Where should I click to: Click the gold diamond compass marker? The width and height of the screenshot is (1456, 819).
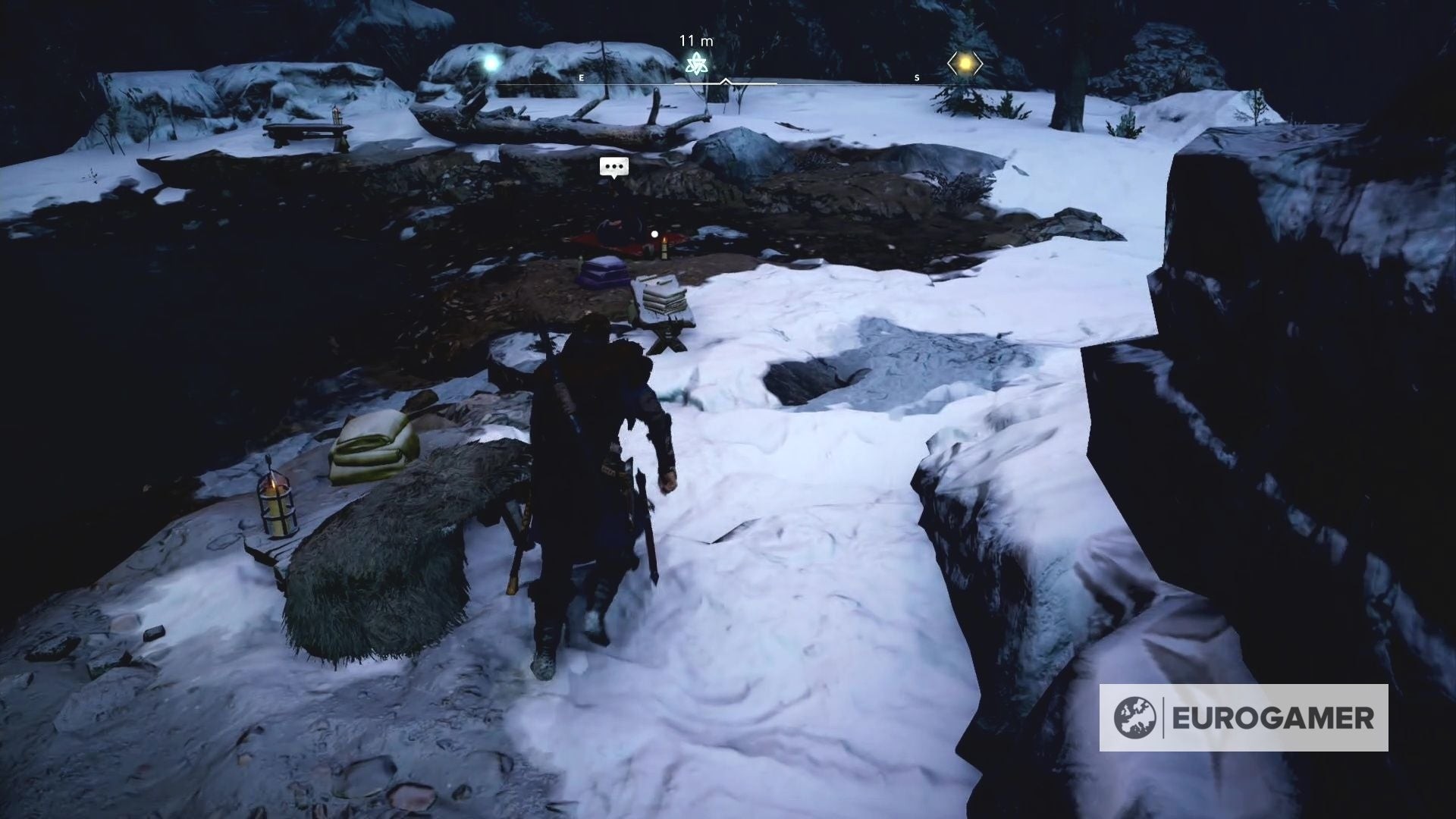tap(965, 65)
